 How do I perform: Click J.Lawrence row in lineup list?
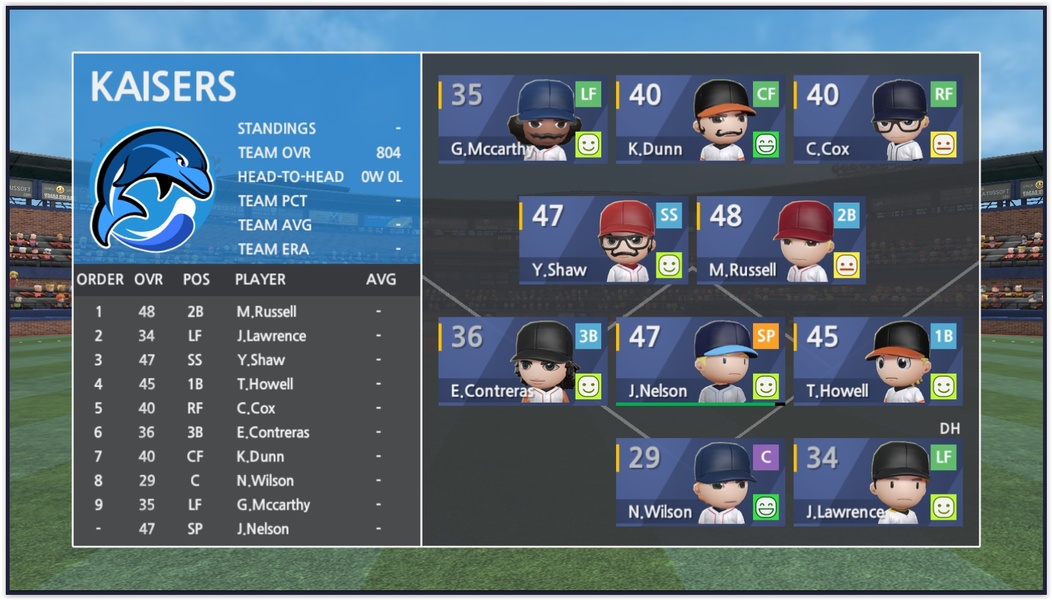(x=246, y=336)
